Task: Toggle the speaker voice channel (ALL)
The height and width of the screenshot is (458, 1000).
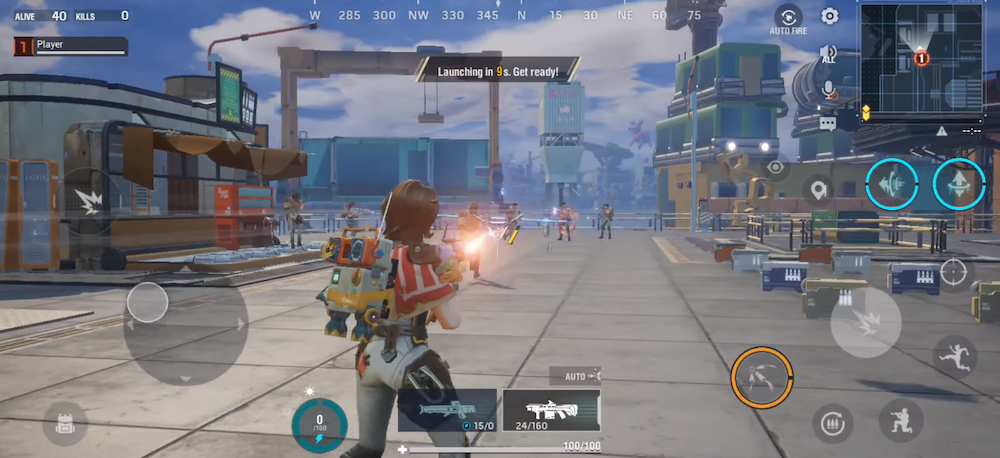Action: click(828, 54)
